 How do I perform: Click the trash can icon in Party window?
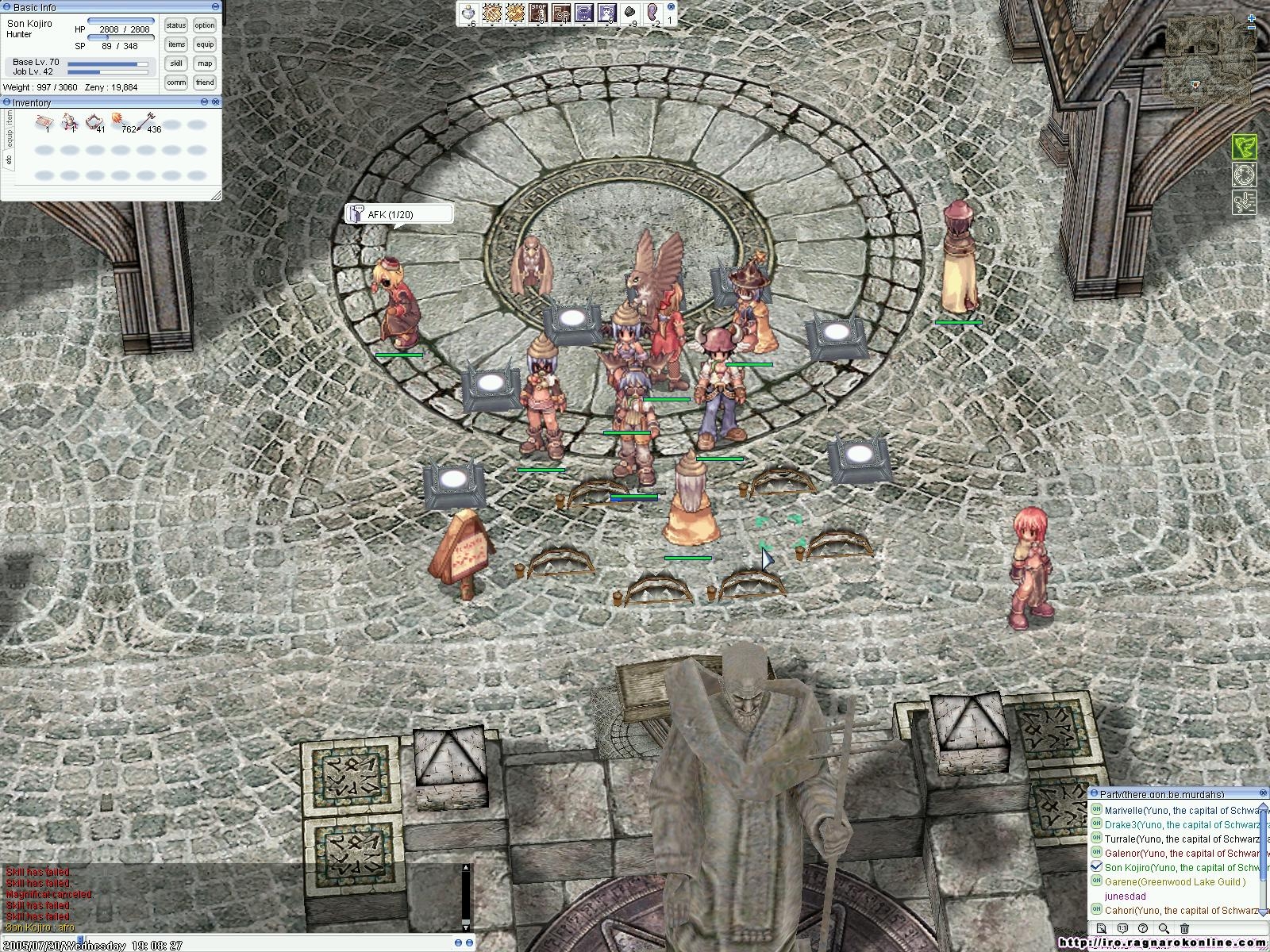tap(1184, 928)
